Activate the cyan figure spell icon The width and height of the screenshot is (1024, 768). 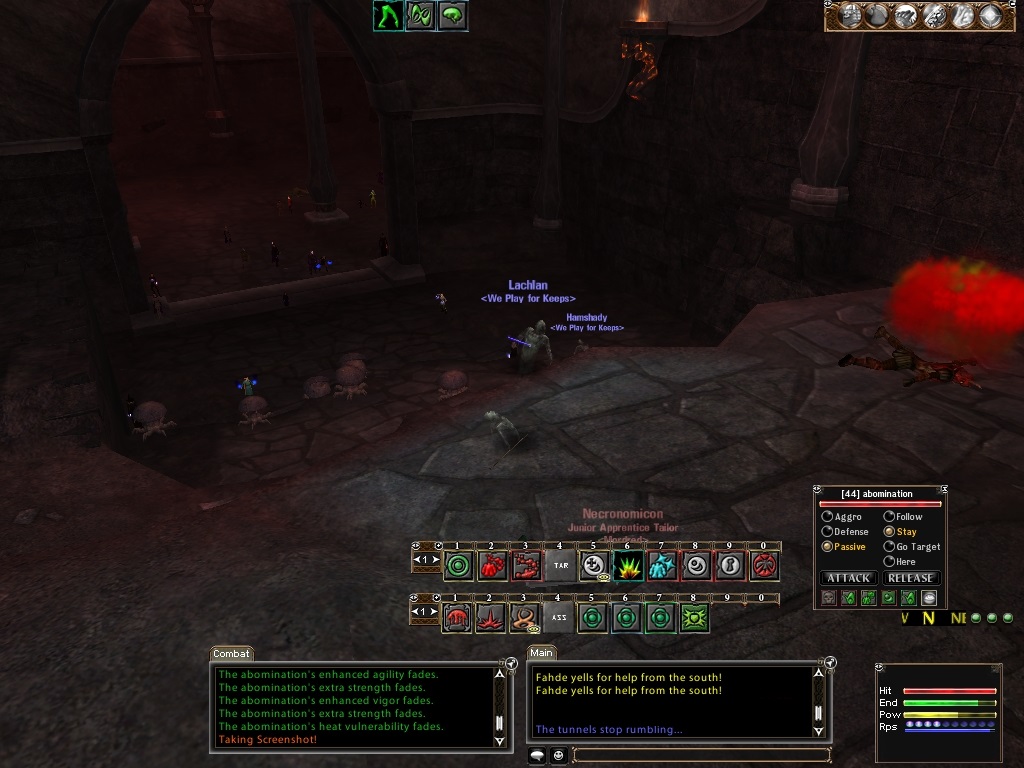pos(661,566)
